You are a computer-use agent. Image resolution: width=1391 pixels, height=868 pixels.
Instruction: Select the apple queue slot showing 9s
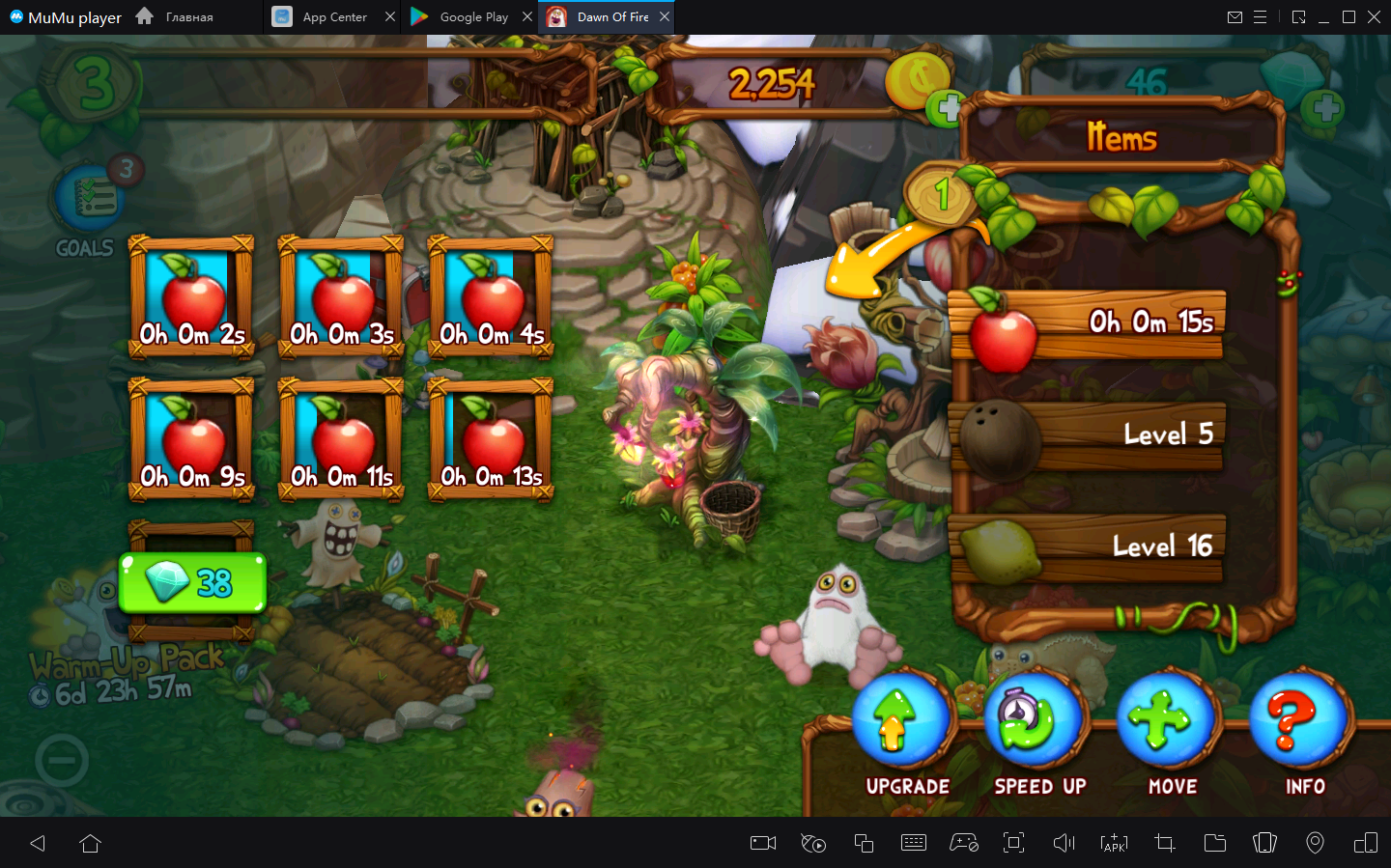pyautogui.click(x=191, y=439)
